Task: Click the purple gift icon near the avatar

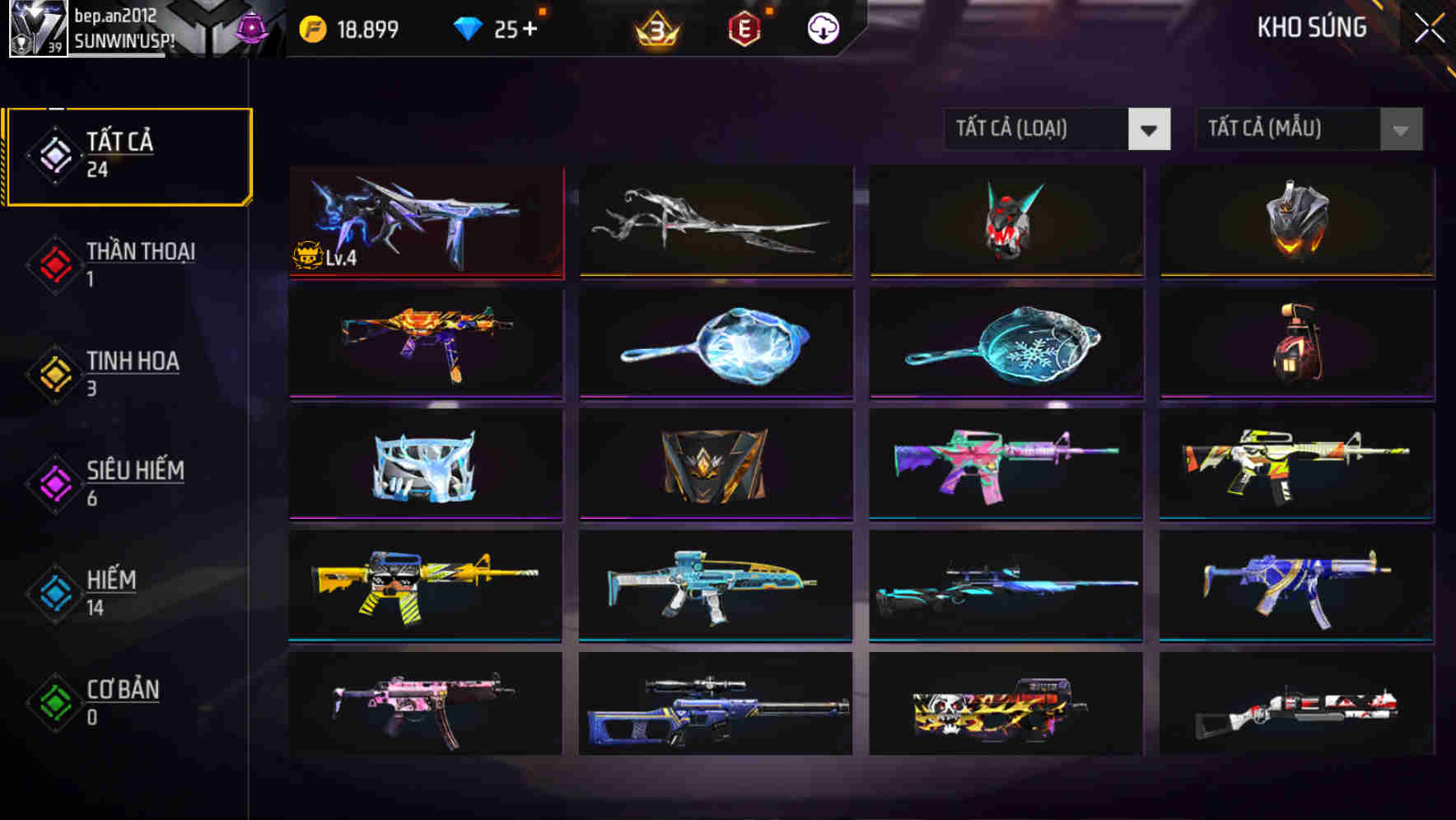Action: [251, 29]
